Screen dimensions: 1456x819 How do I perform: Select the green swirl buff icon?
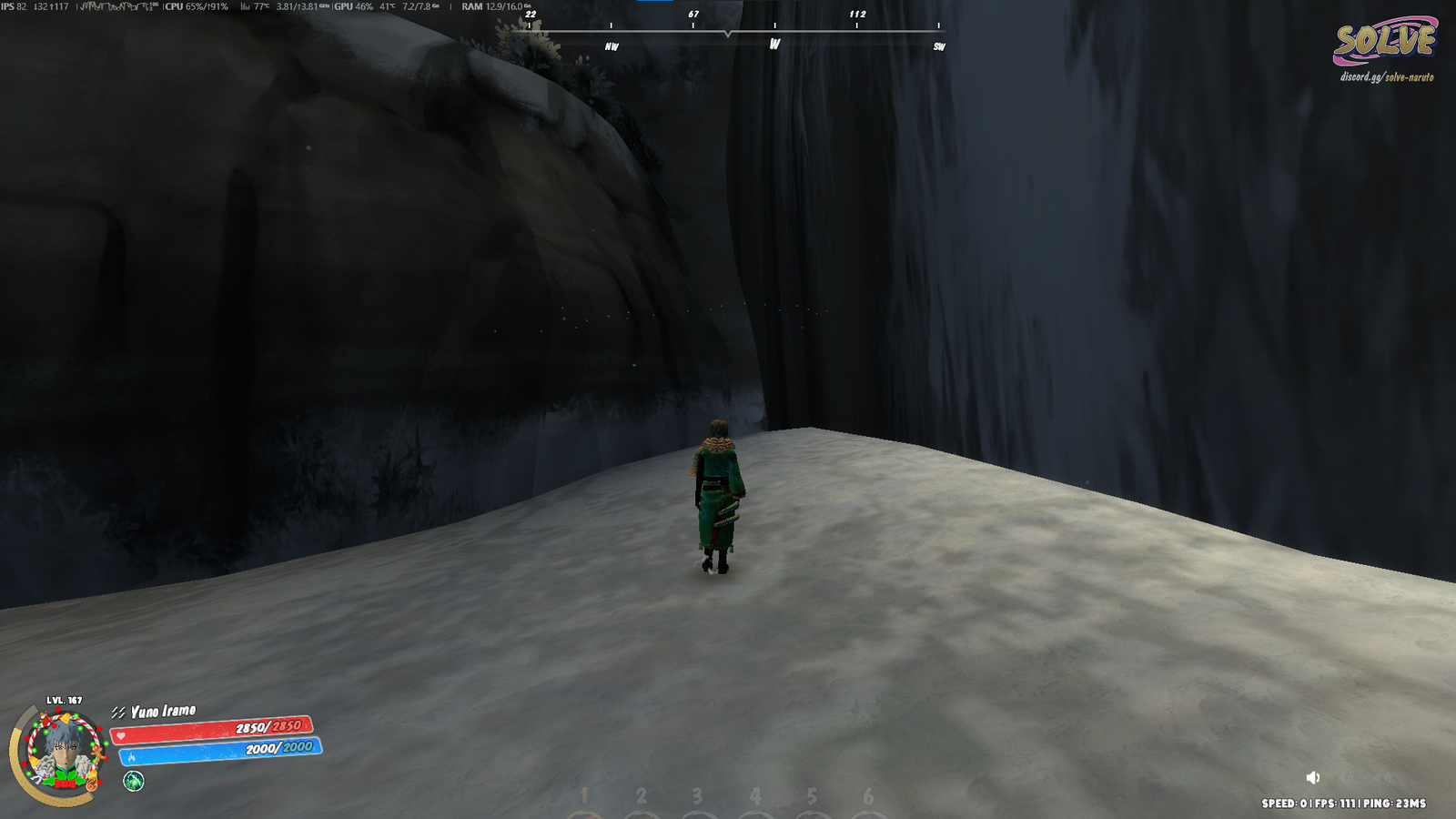click(134, 781)
